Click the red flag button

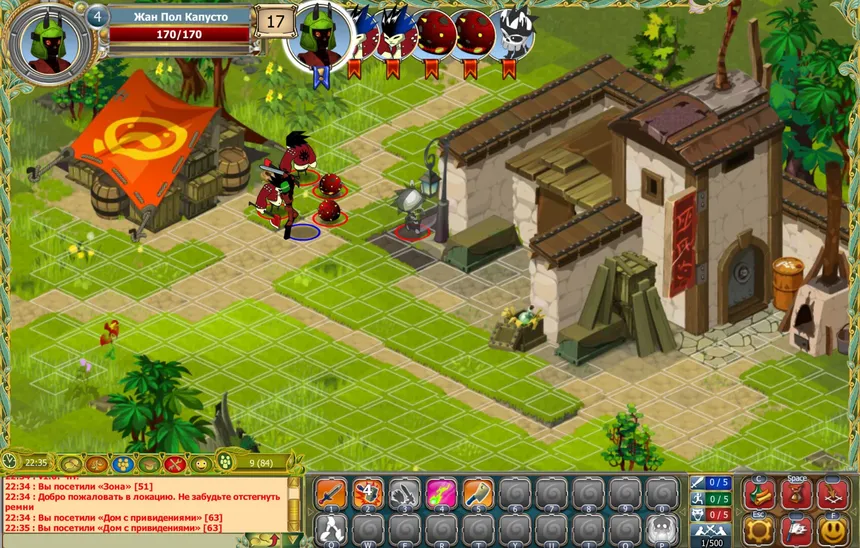797,529
